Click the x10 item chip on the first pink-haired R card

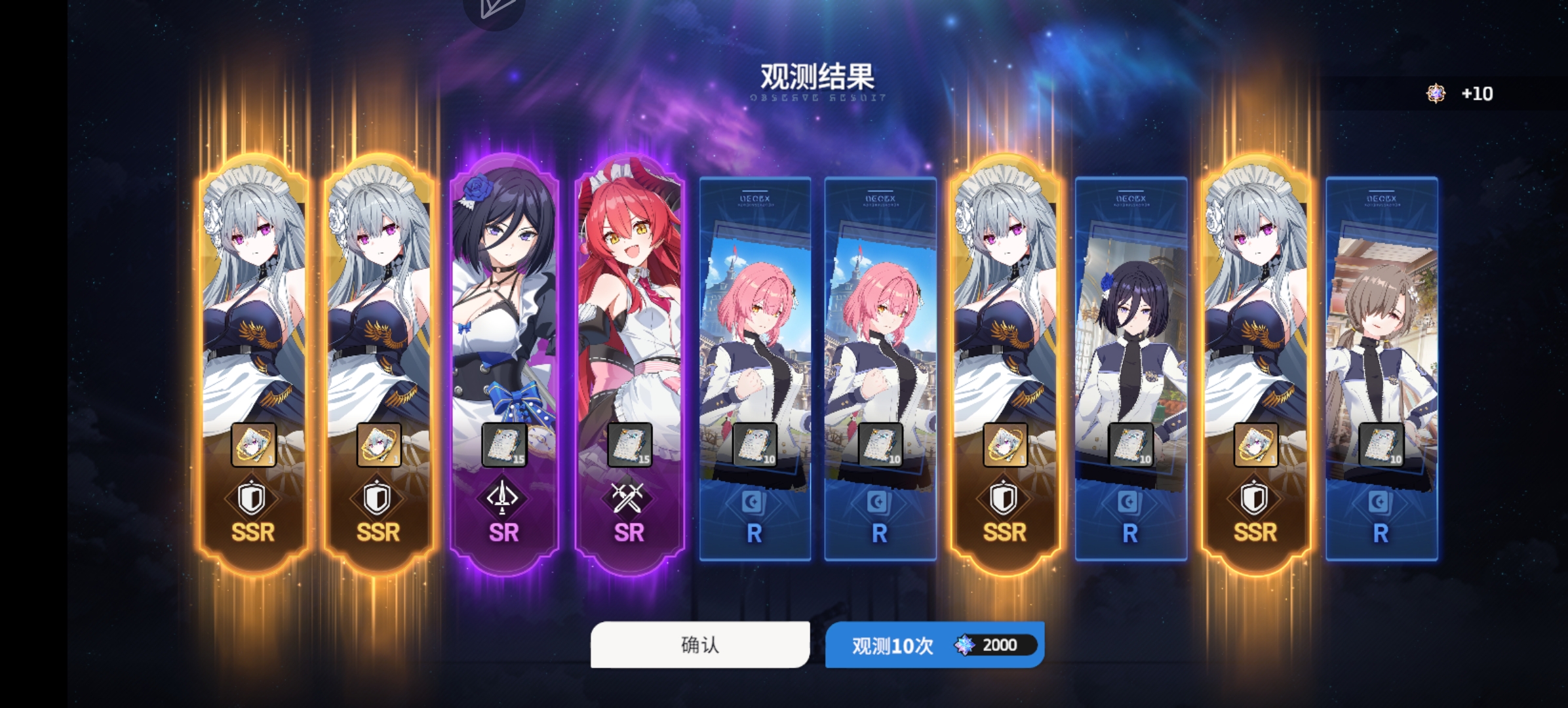(755, 444)
